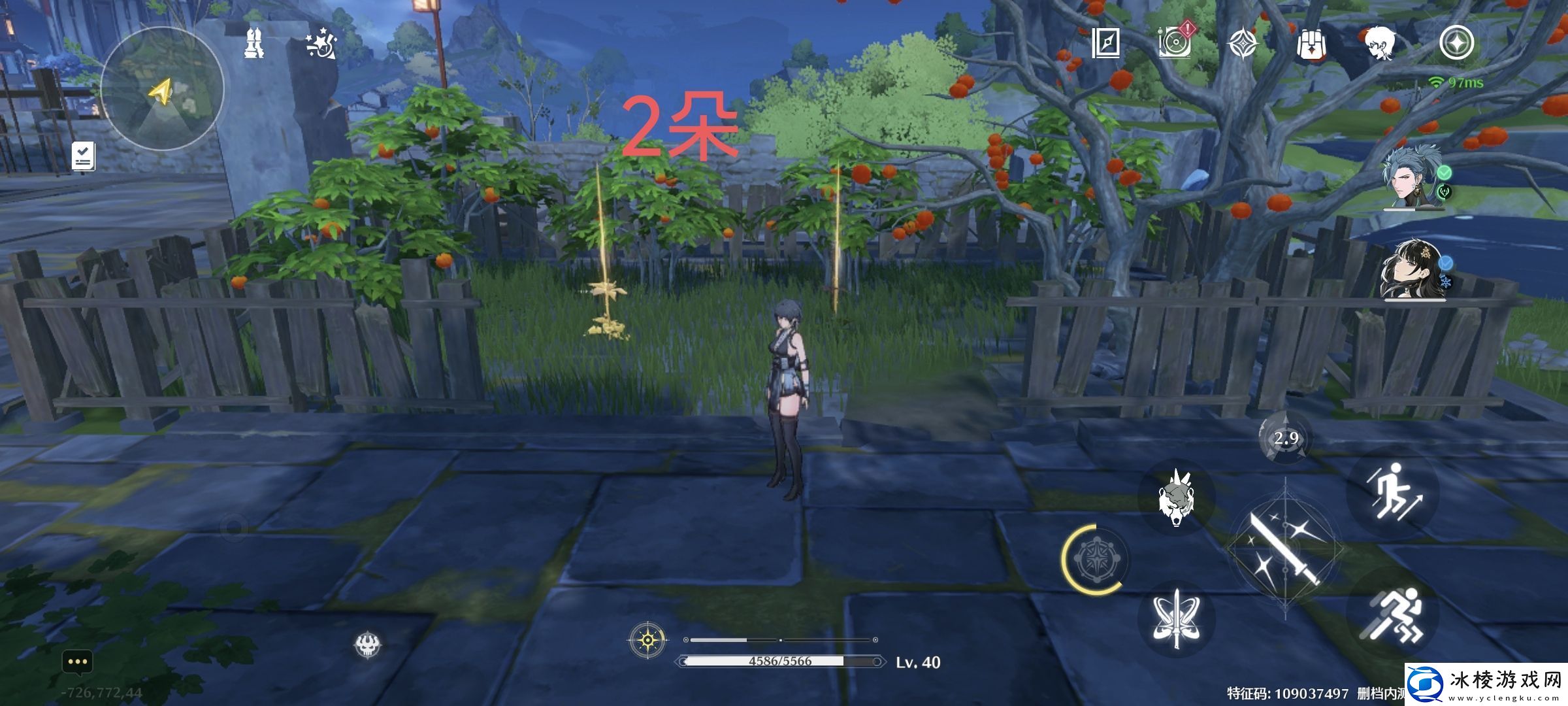Open the character profile head icon
Screen dimensions: 1568x706
1382,44
